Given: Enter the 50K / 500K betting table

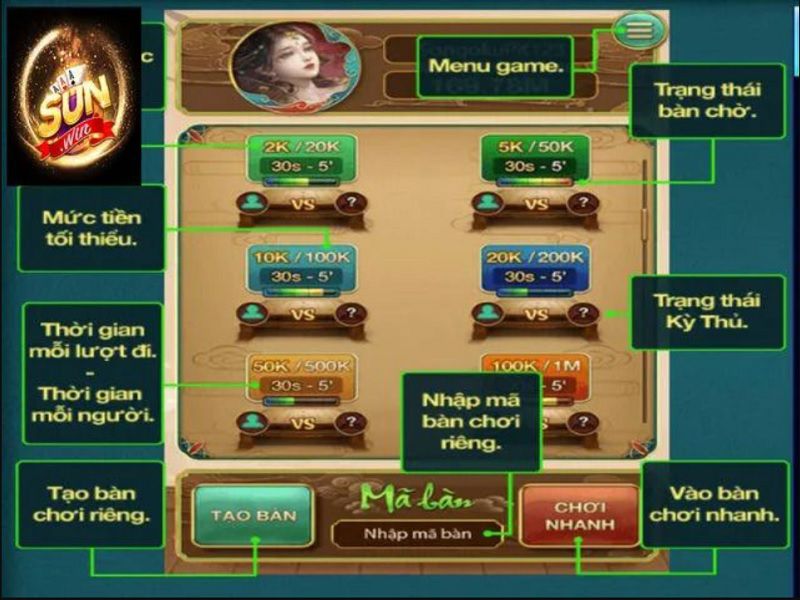Looking at the screenshot, I should click(x=302, y=377).
